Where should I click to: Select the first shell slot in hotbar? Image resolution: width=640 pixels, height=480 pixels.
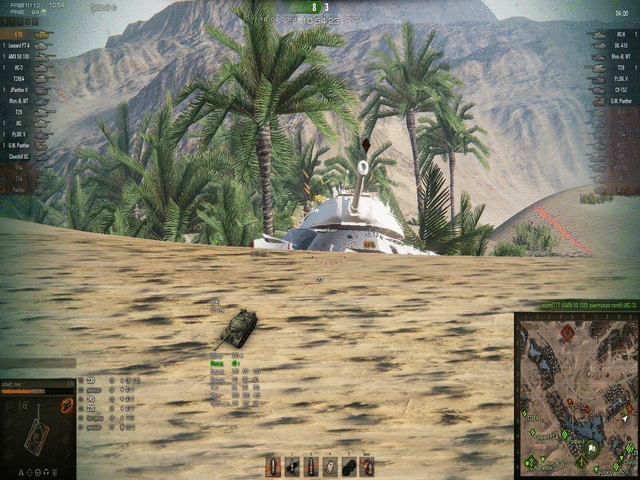(273, 466)
